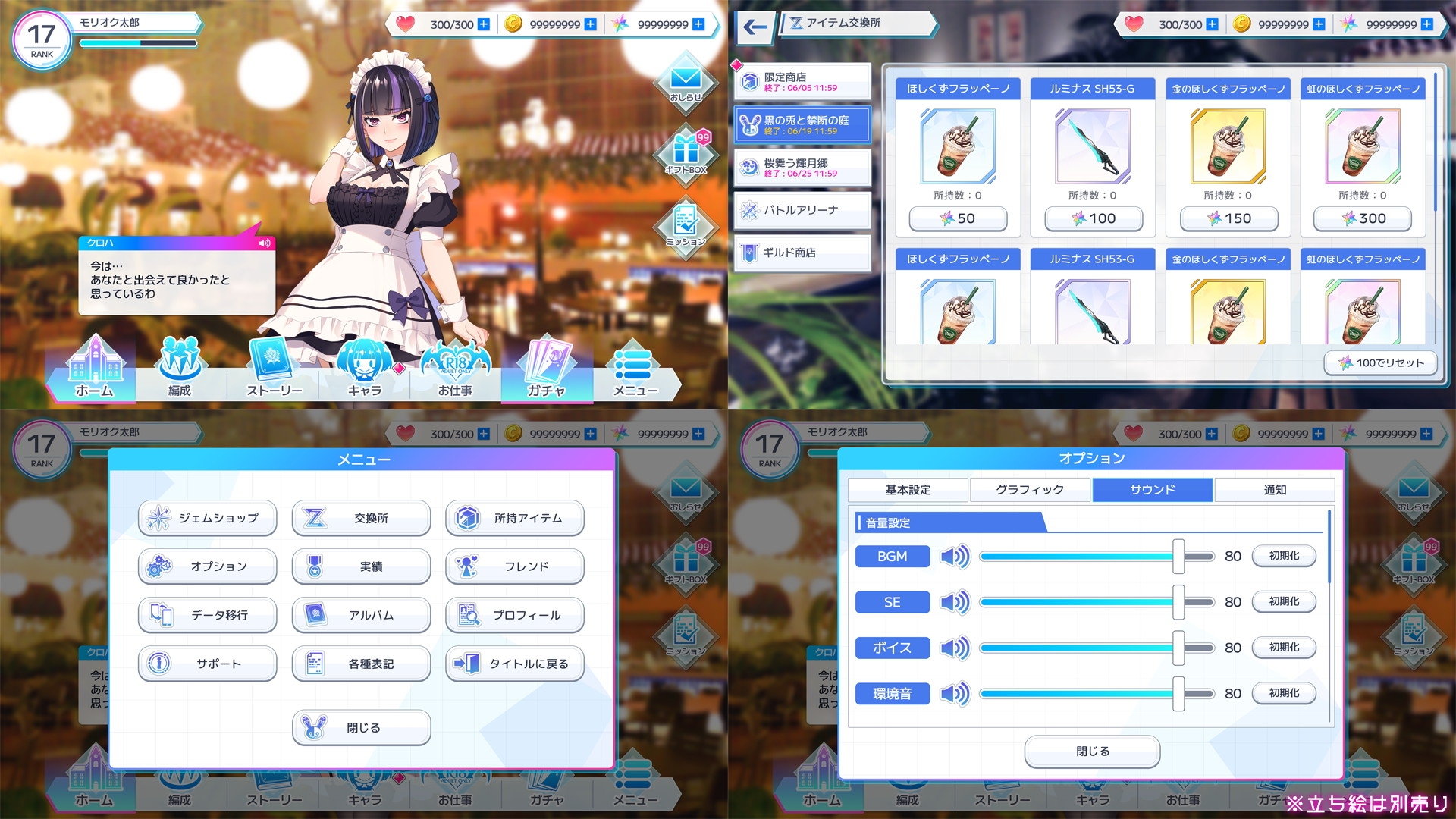Click the 環境音 volume slider handle

1178,692
